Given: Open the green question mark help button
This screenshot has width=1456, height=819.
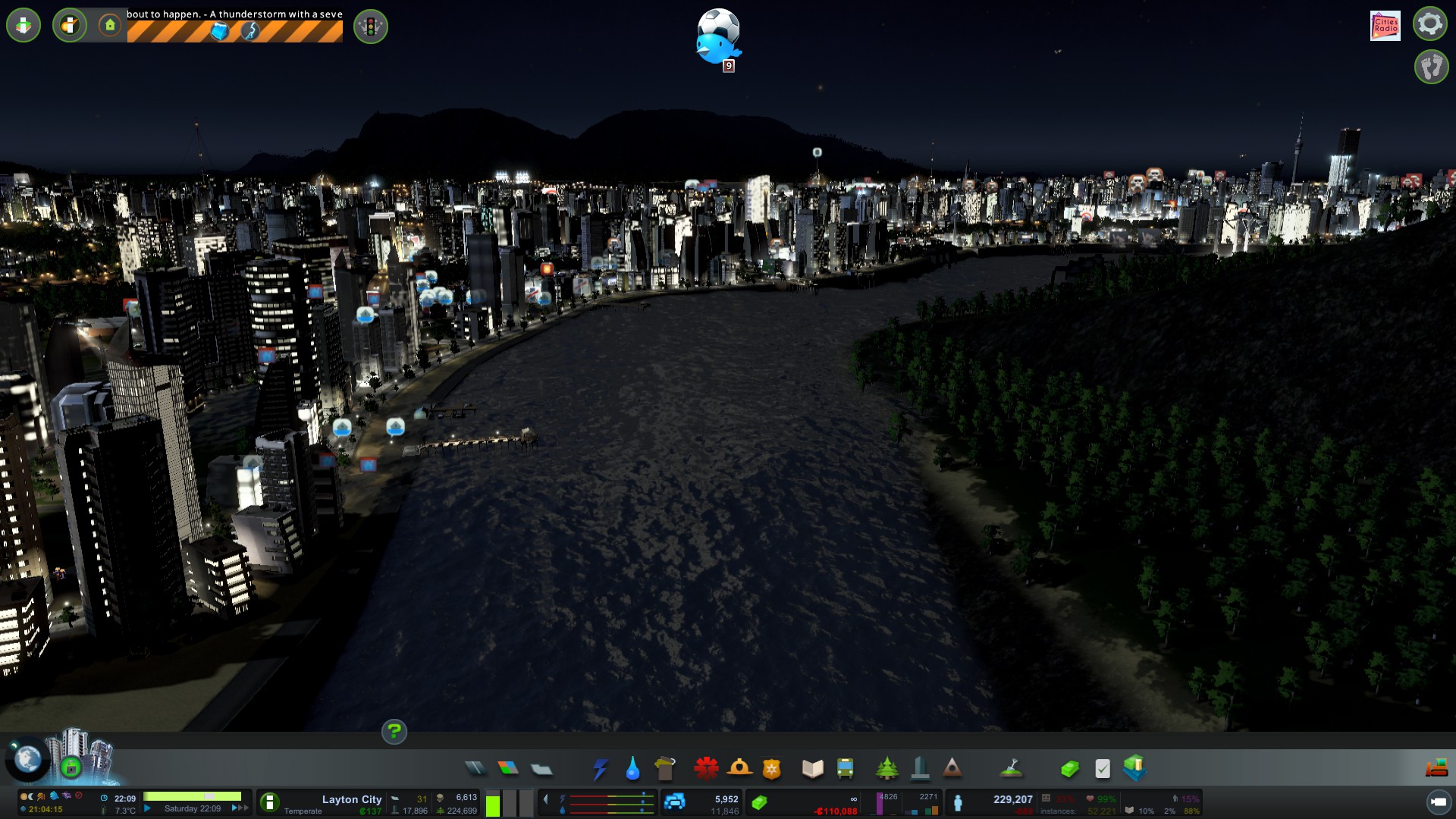Looking at the screenshot, I should click(x=394, y=732).
